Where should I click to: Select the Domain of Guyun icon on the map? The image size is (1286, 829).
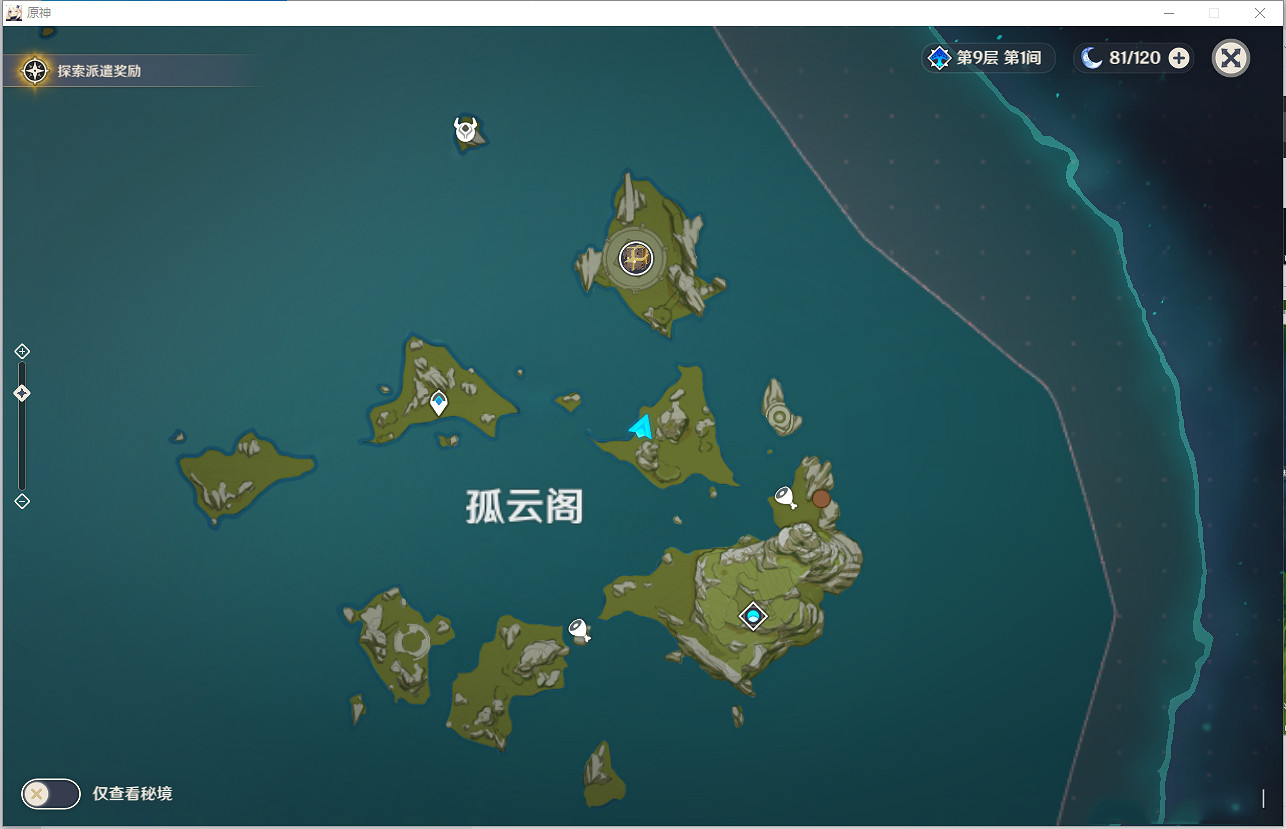tap(634, 258)
